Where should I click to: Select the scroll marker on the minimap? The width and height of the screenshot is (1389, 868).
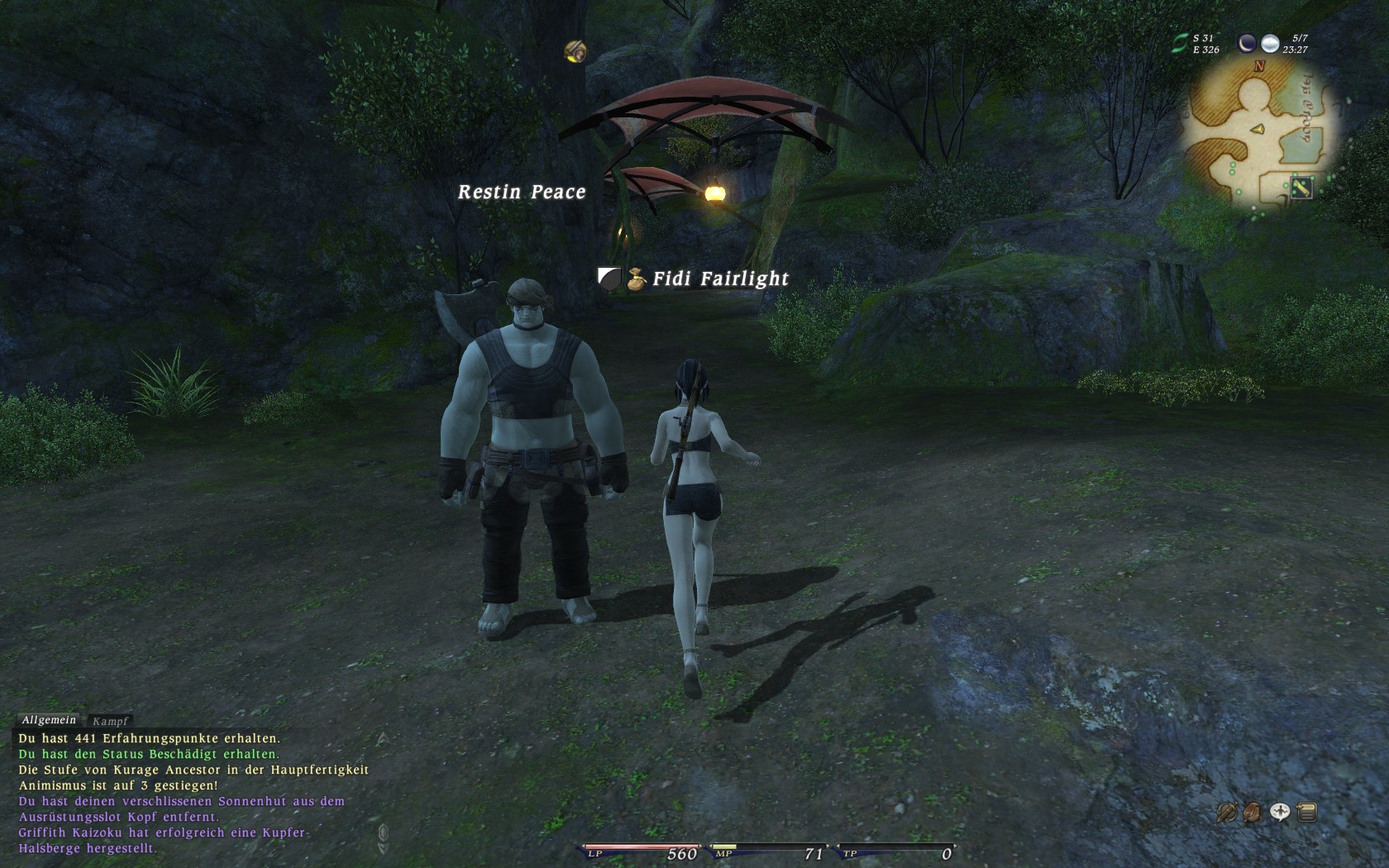[1301, 188]
